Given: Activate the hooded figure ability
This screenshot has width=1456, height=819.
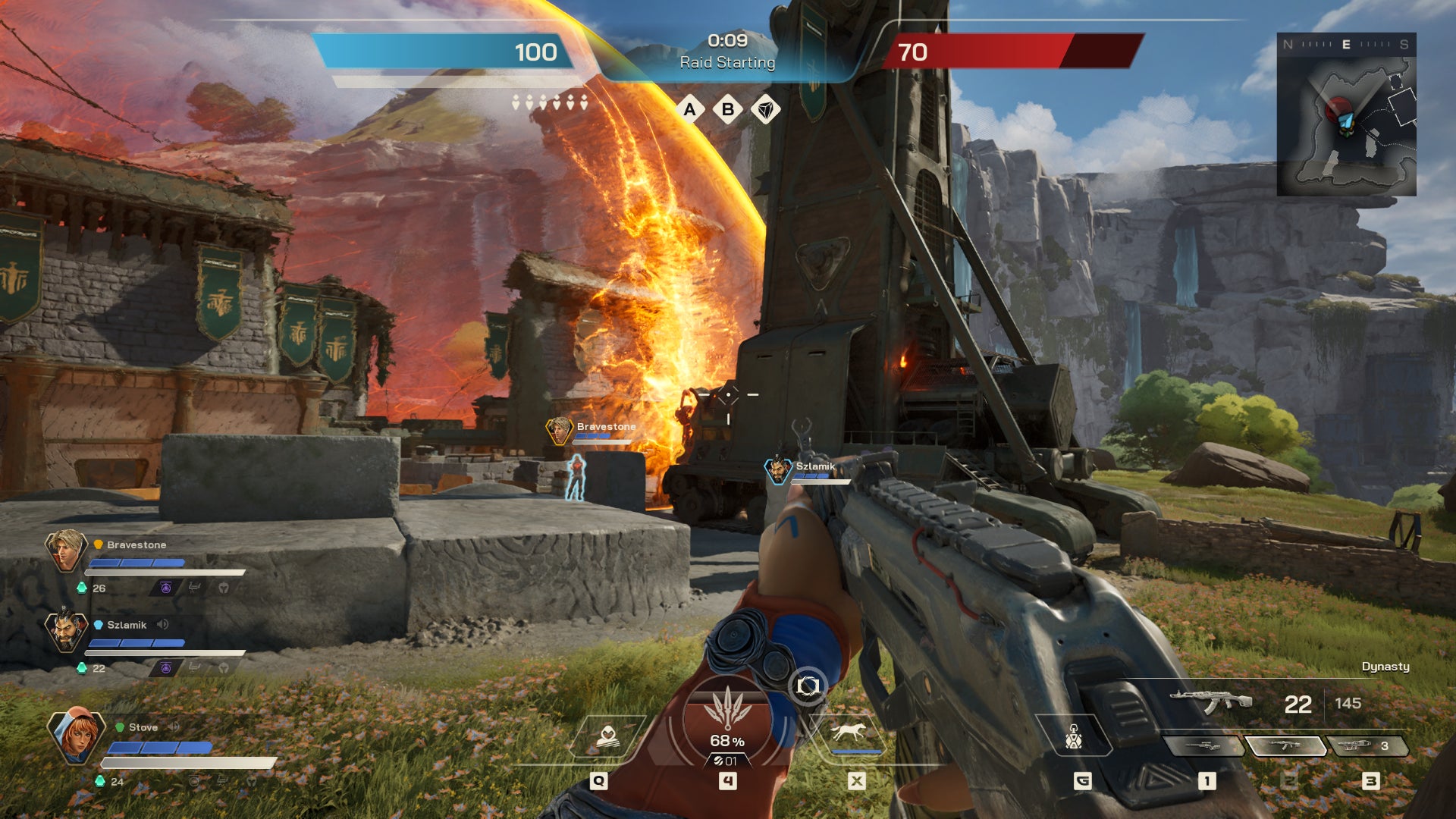Looking at the screenshot, I should pyautogui.click(x=607, y=736).
